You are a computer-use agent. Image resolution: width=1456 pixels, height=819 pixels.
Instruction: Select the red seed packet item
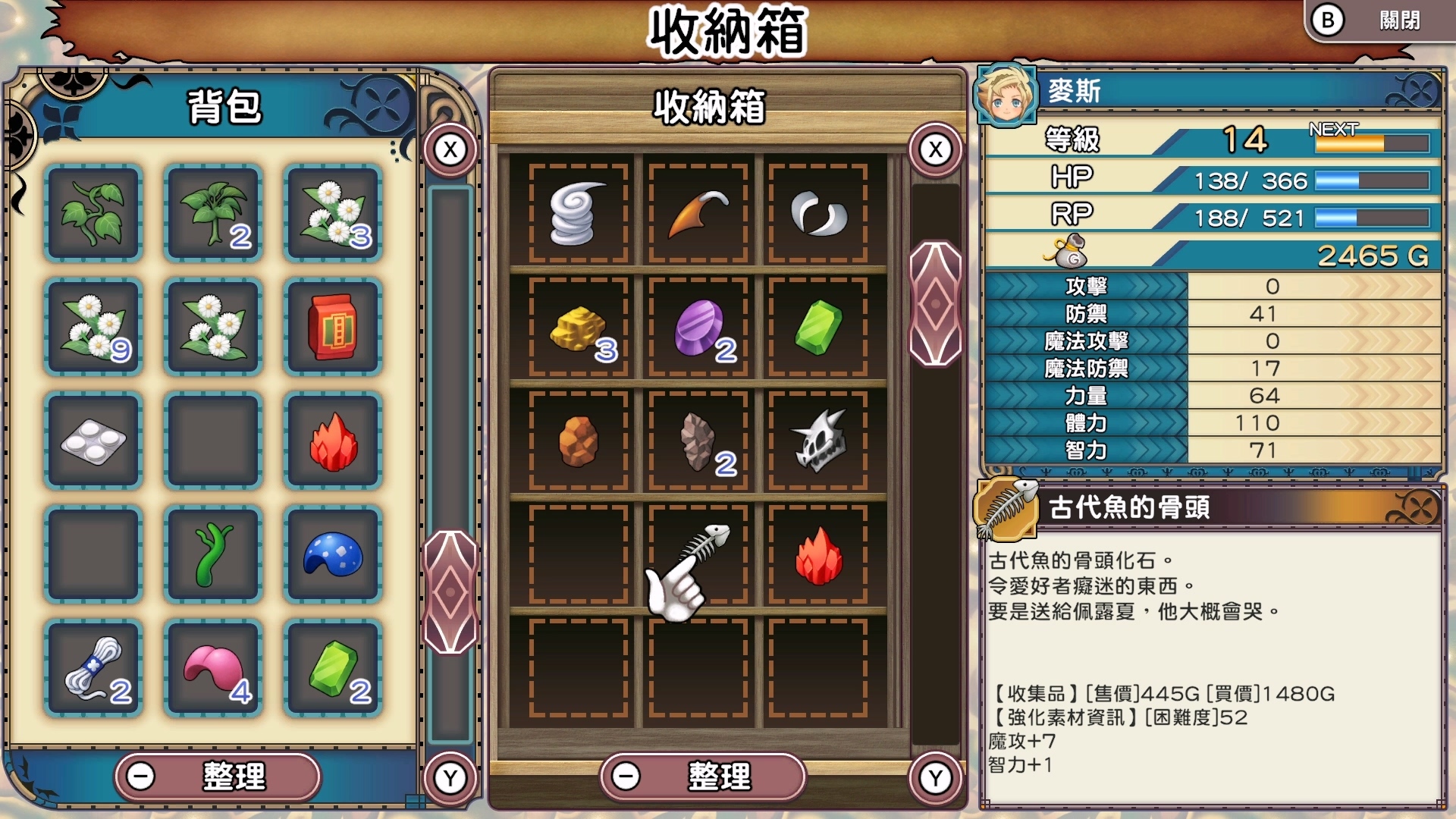pyautogui.click(x=332, y=326)
